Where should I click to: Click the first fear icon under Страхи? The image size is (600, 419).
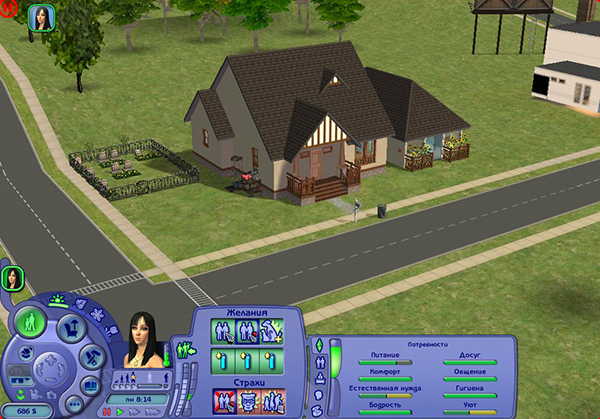point(224,400)
